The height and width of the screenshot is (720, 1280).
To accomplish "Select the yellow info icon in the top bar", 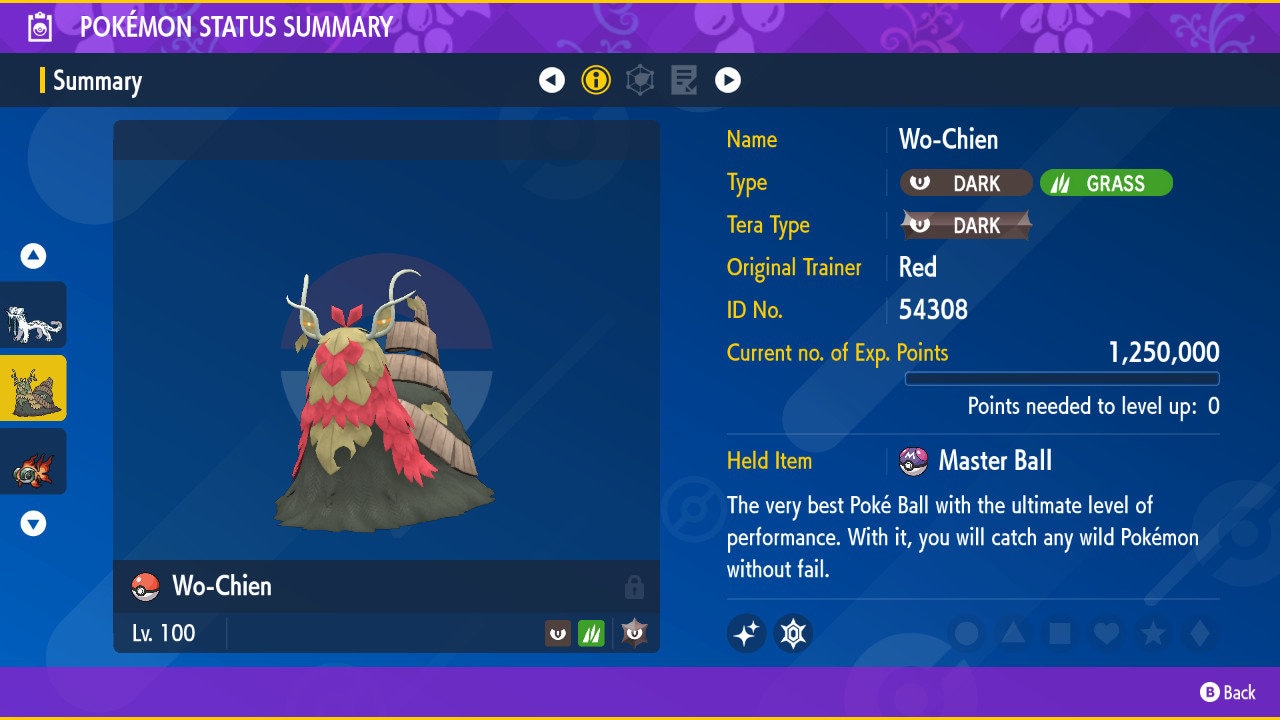I will tap(596, 80).
